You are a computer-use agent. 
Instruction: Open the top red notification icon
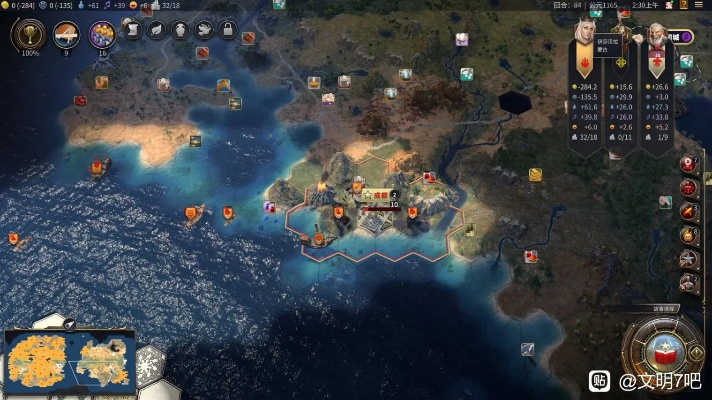coord(688,164)
